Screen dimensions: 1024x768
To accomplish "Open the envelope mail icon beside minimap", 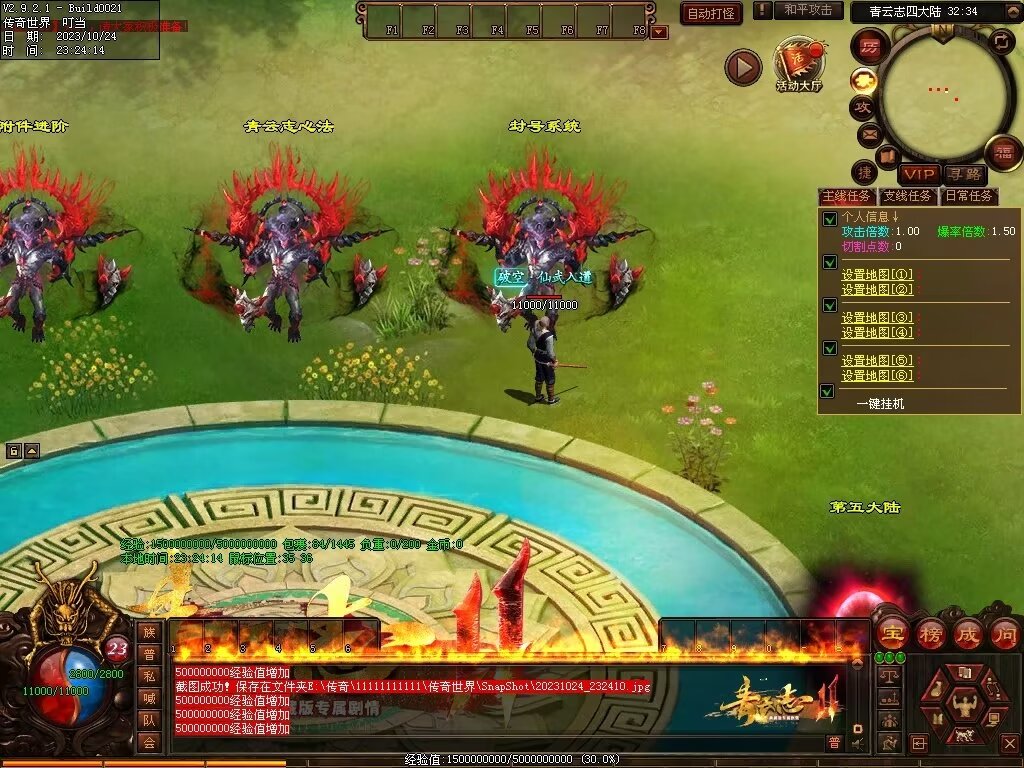I will click(868, 134).
